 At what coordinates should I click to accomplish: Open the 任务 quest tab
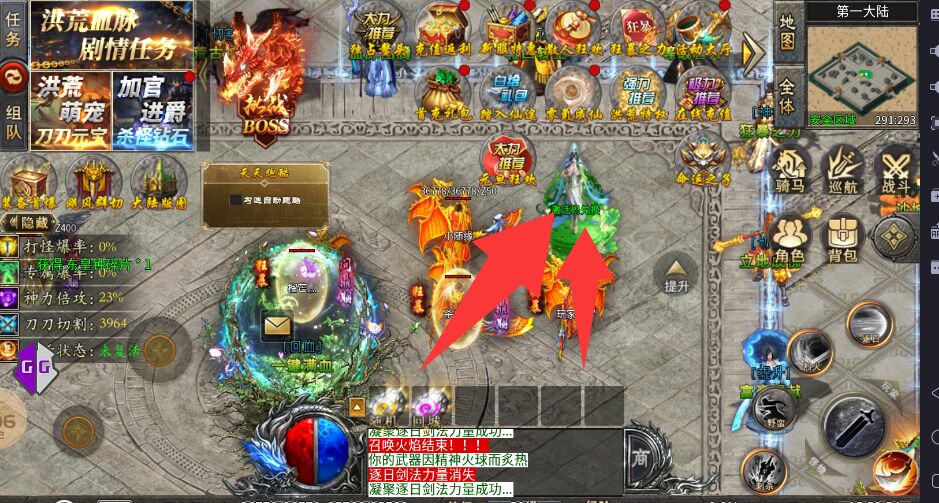pyautogui.click(x=13, y=31)
